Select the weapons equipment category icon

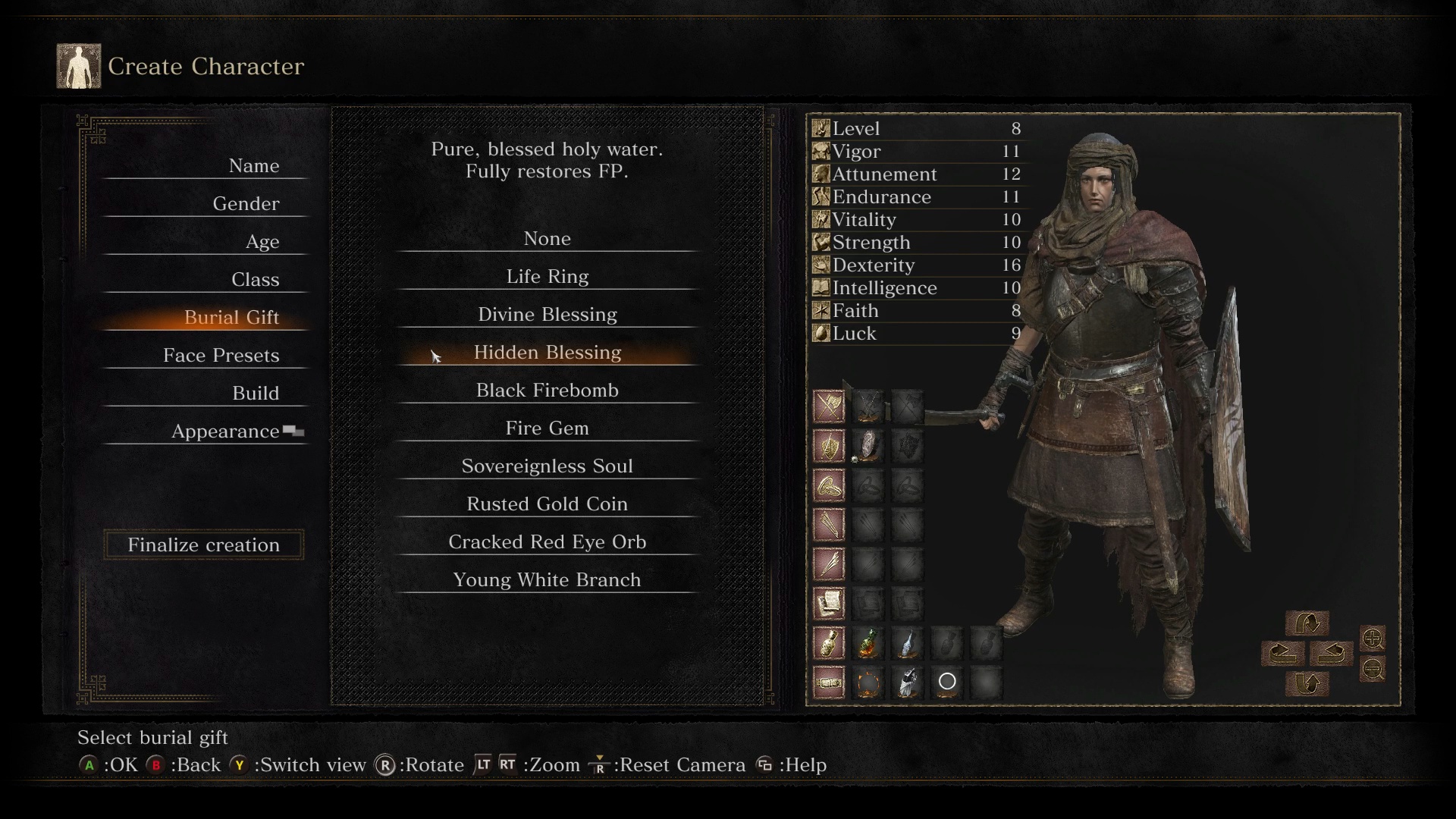[829, 407]
